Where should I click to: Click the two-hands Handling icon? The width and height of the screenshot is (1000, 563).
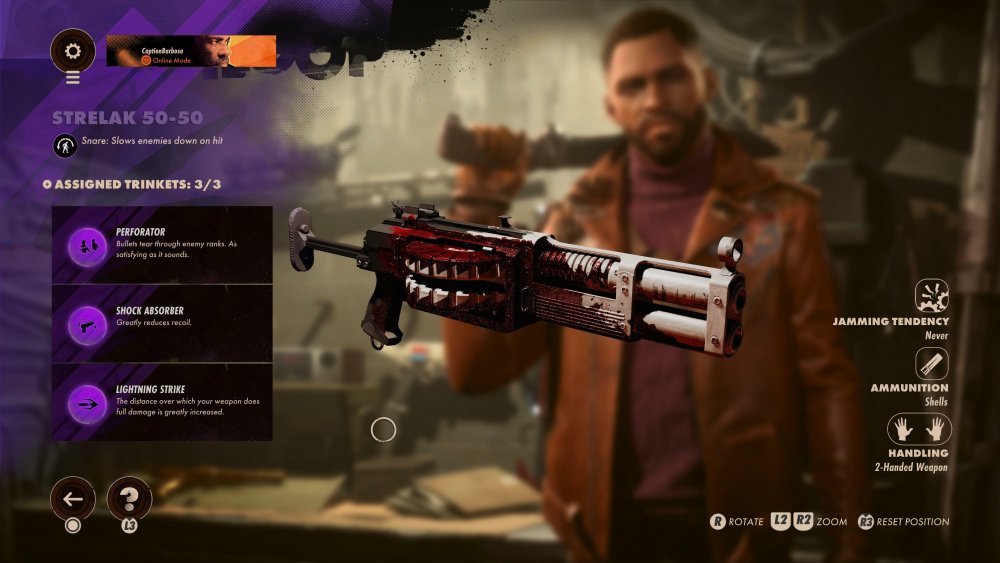click(x=920, y=429)
